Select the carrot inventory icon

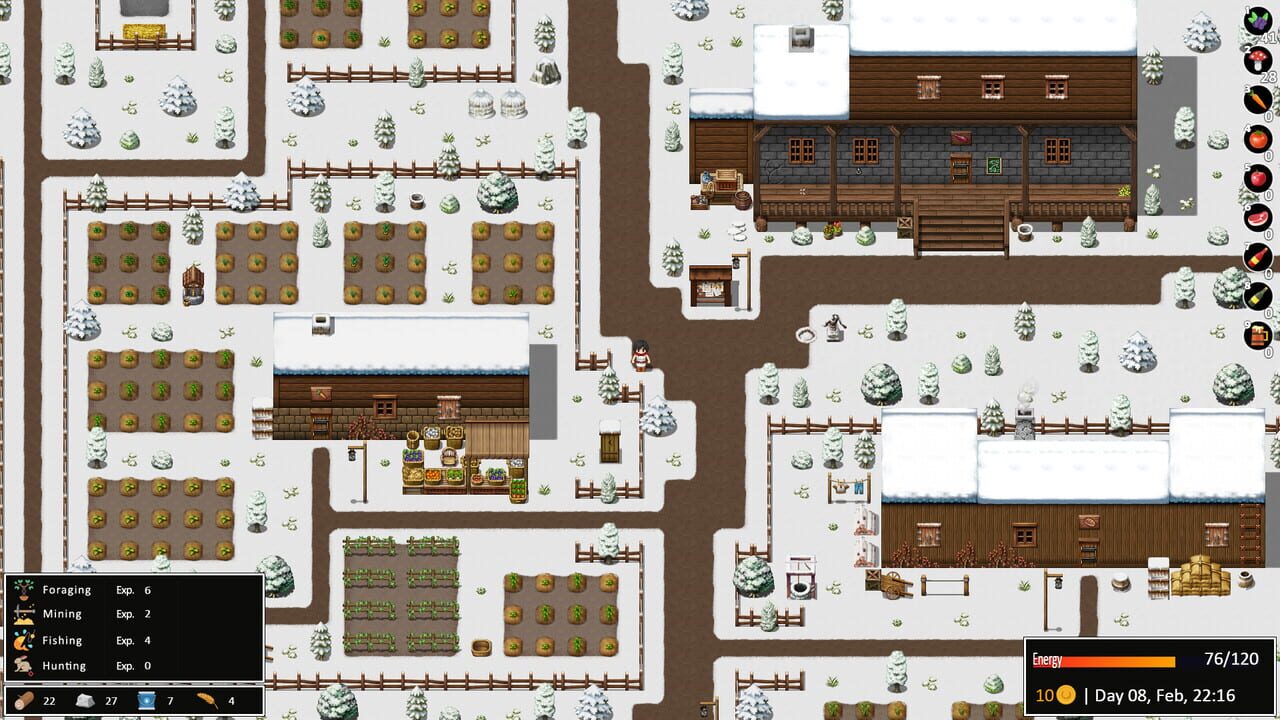click(1257, 96)
